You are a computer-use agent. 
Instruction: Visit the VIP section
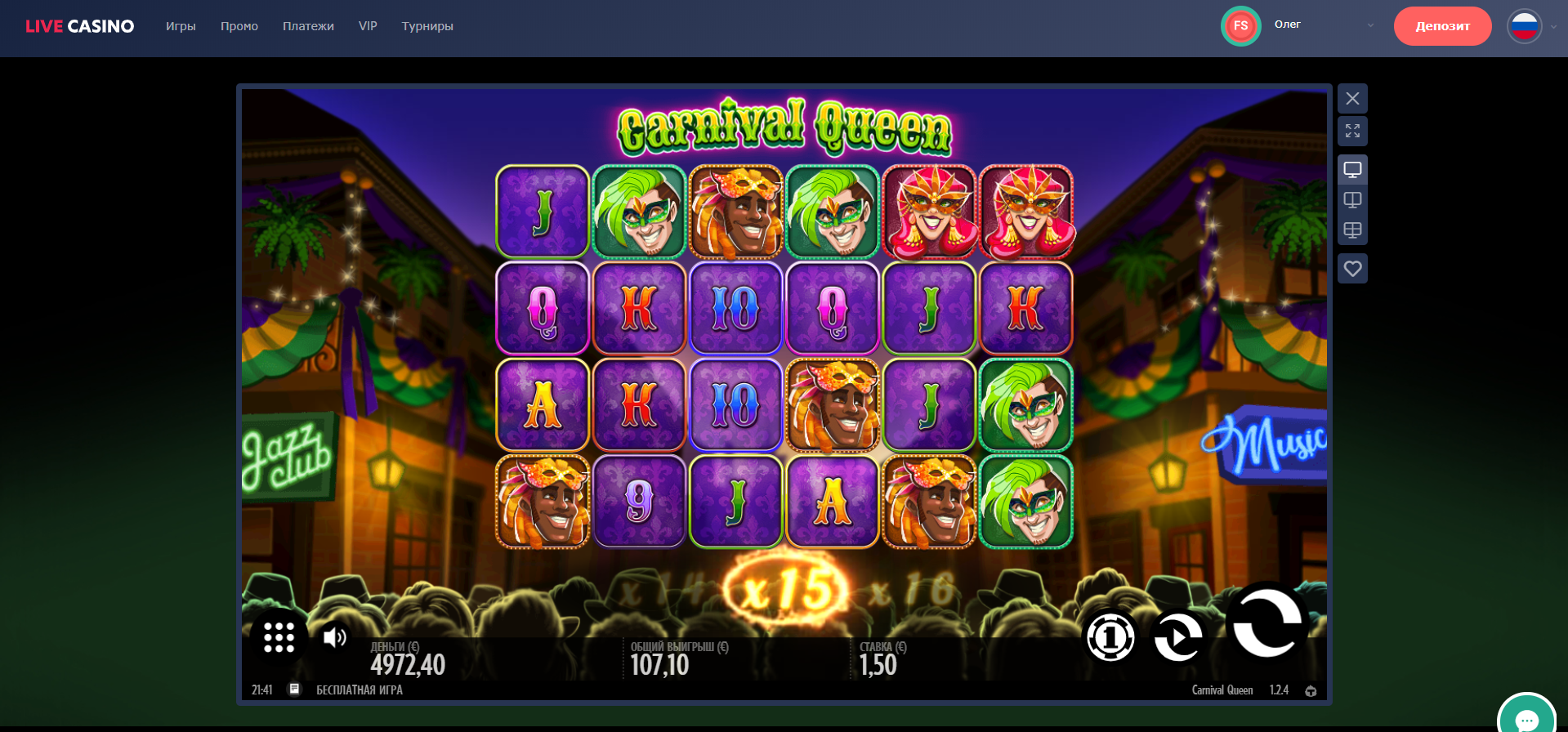point(368,26)
